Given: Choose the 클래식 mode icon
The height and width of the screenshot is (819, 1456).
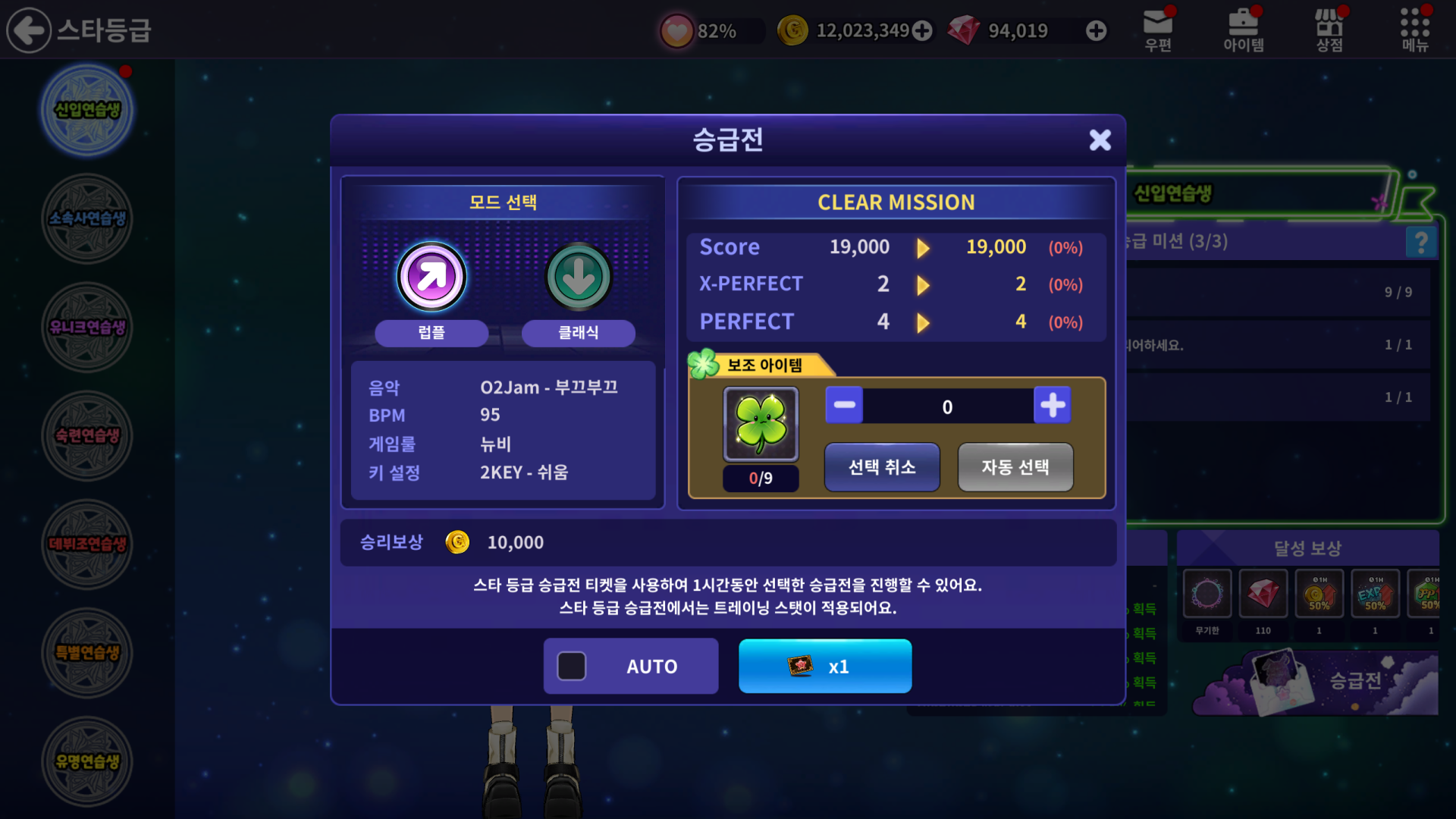Looking at the screenshot, I should [579, 277].
